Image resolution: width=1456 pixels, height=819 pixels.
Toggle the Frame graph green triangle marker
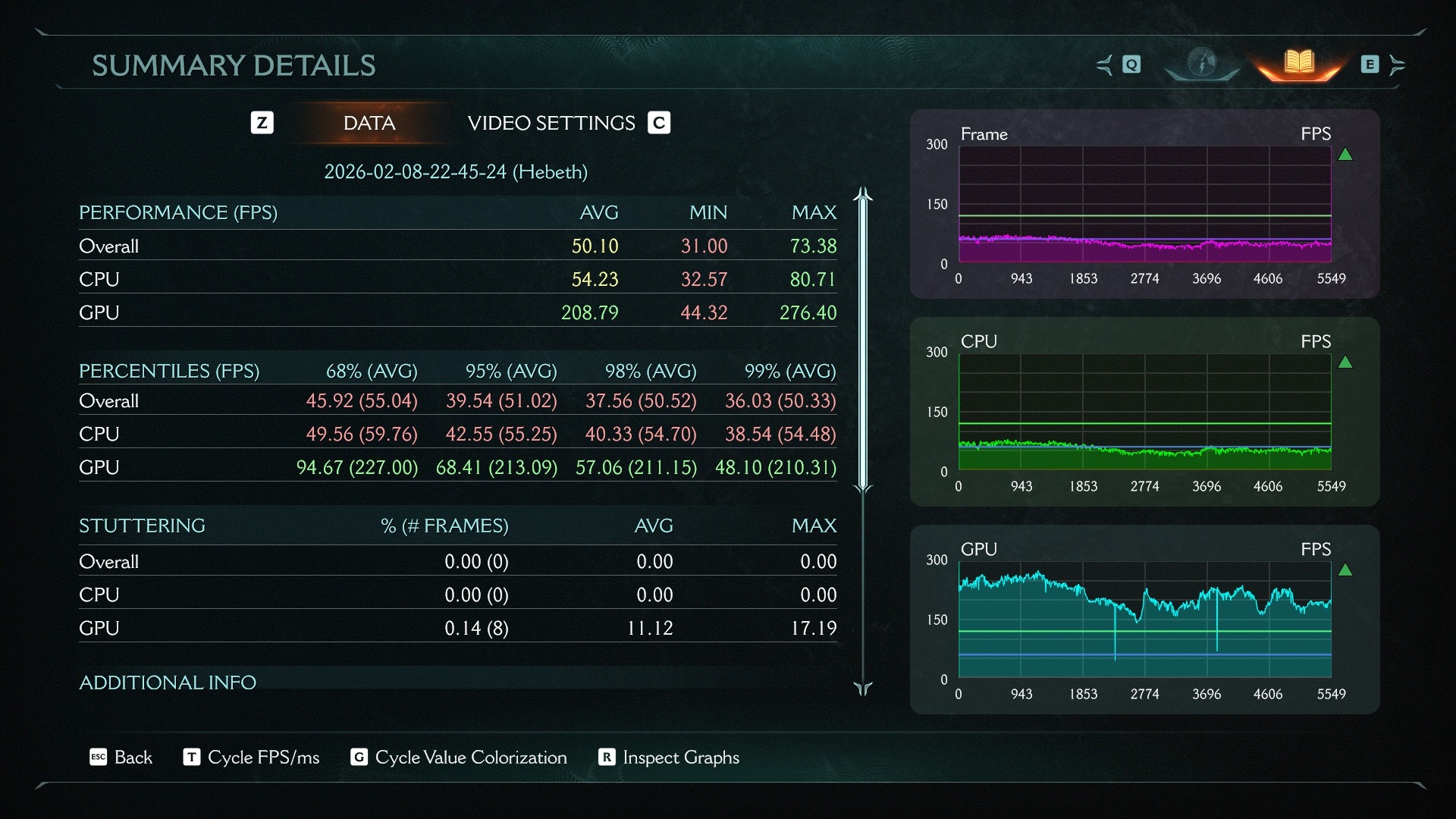[1345, 155]
